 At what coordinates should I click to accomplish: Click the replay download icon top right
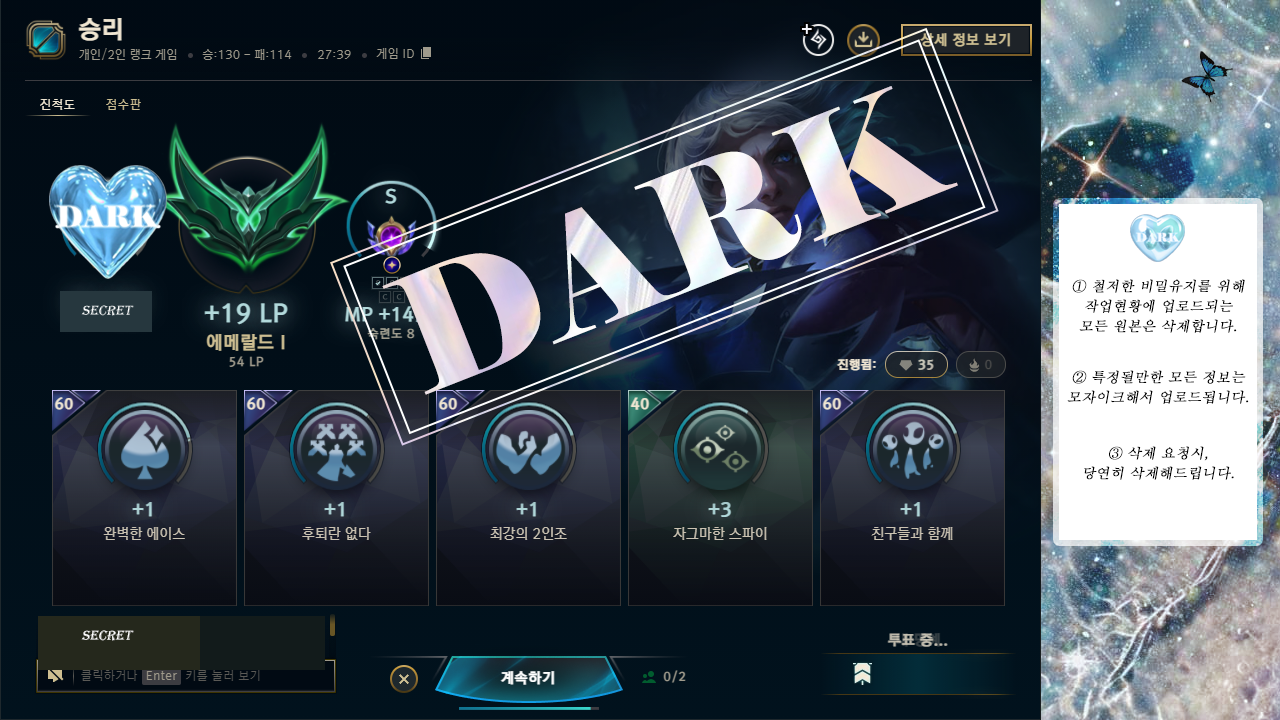tap(863, 40)
